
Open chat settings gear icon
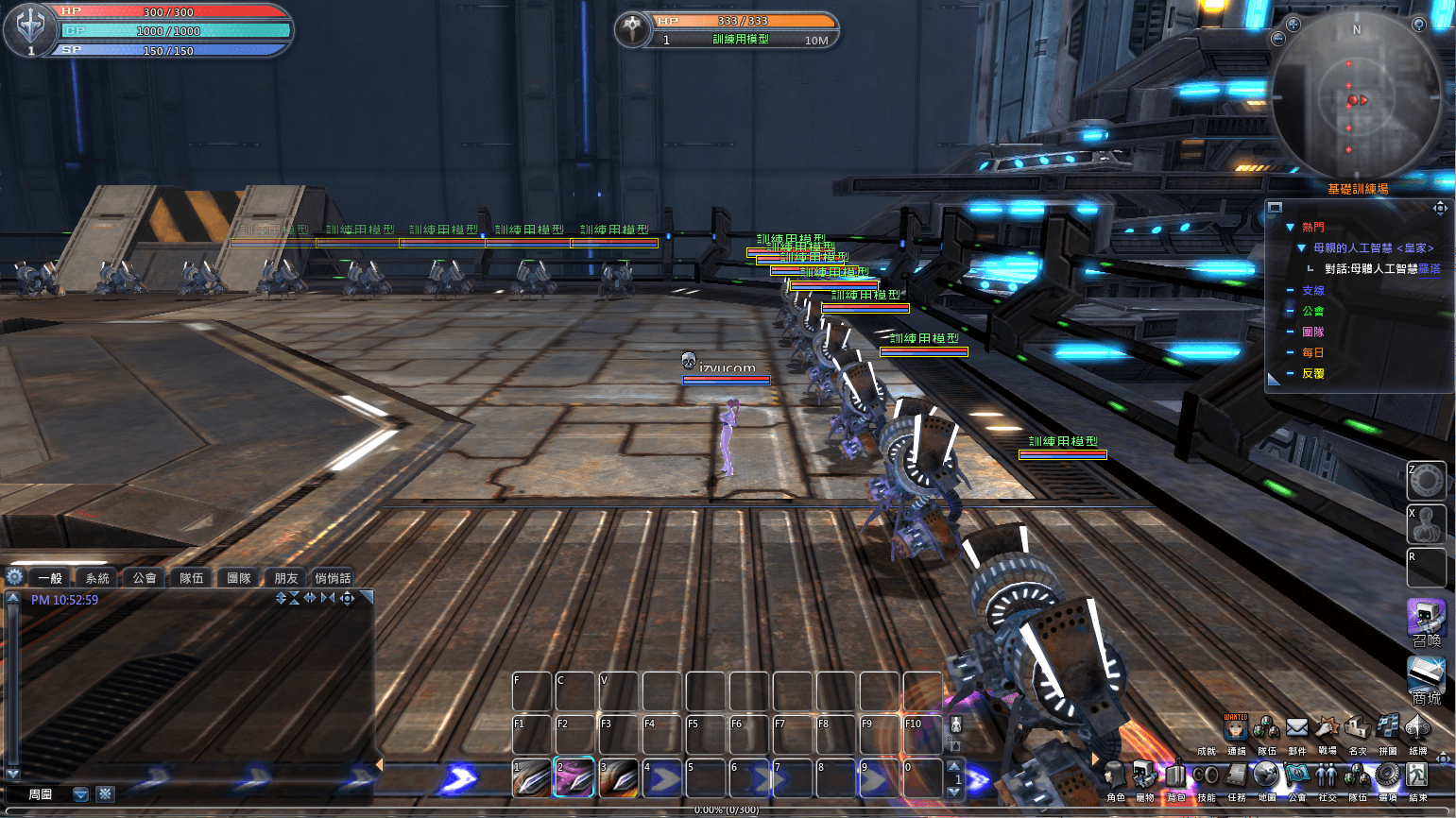click(15, 577)
